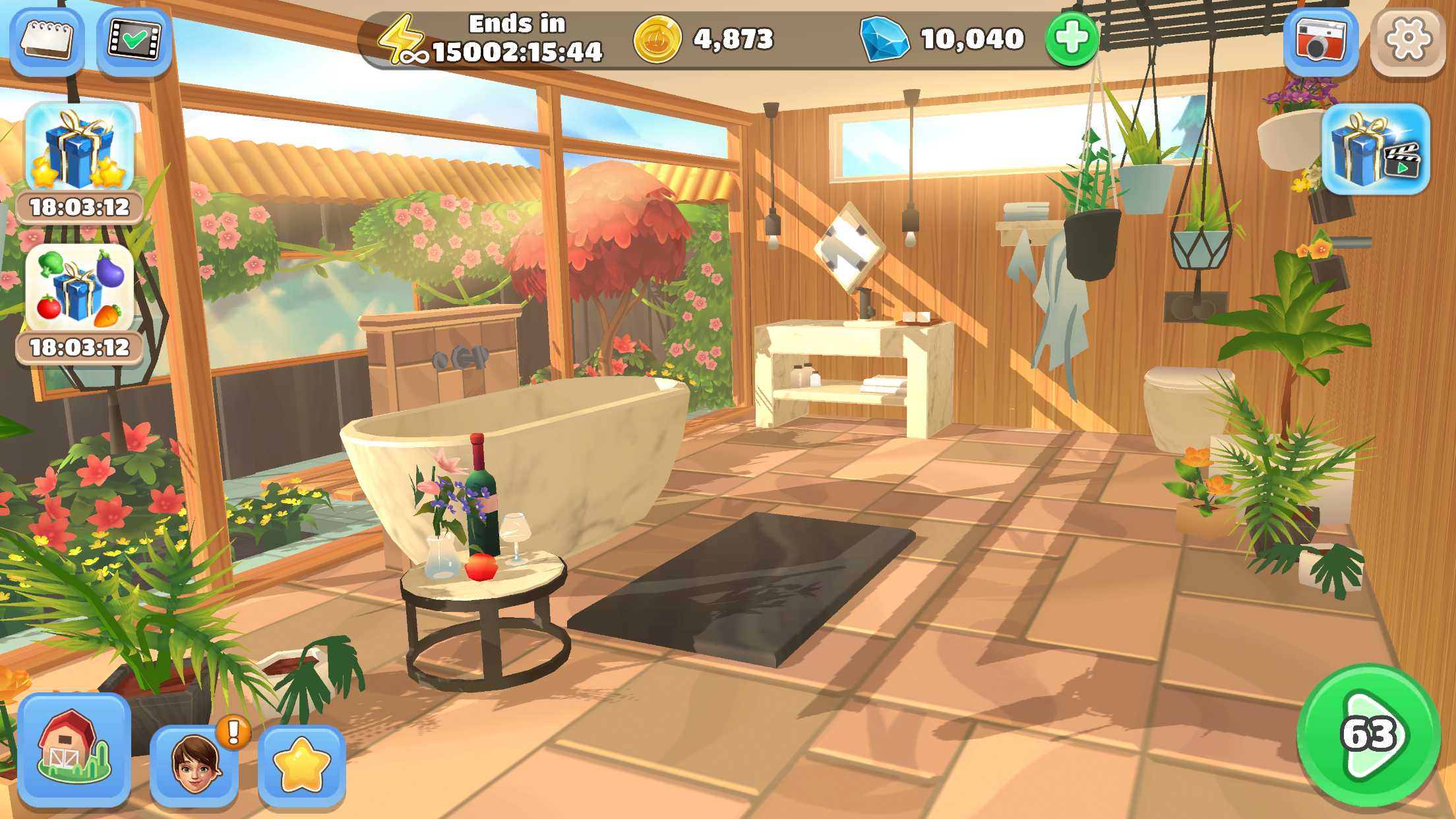Open the camera photo mode
This screenshot has height=819, width=1456.
coord(1320,40)
